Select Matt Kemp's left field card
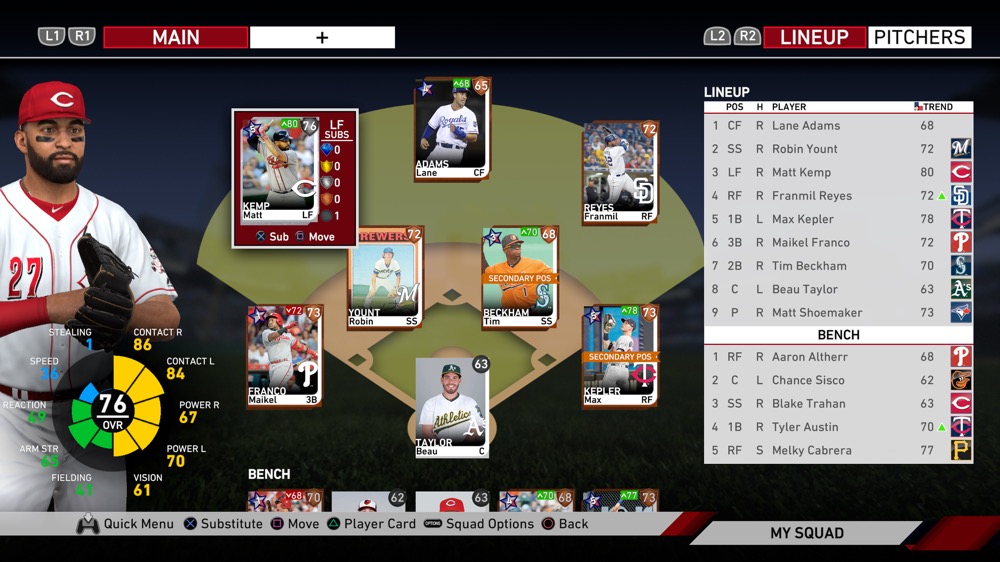 (280, 170)
